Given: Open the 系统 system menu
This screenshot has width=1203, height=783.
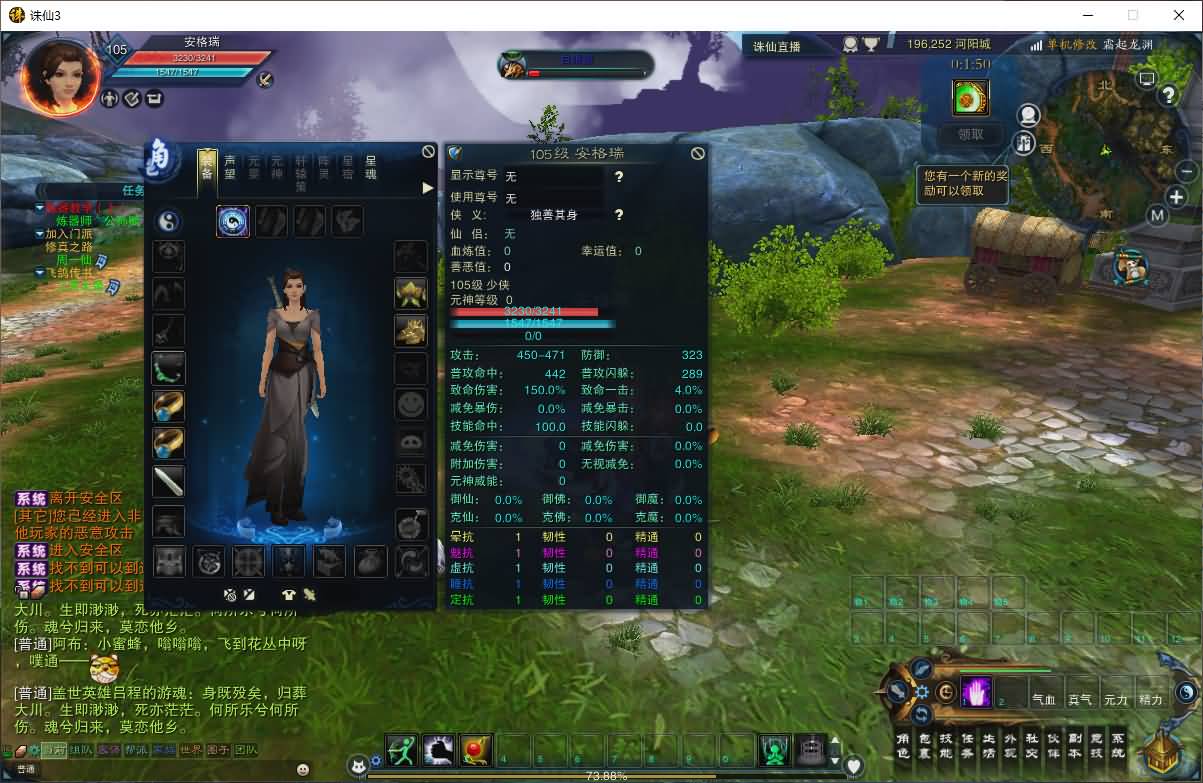Looking at the screenshot, I should (x=1118, y=745).
